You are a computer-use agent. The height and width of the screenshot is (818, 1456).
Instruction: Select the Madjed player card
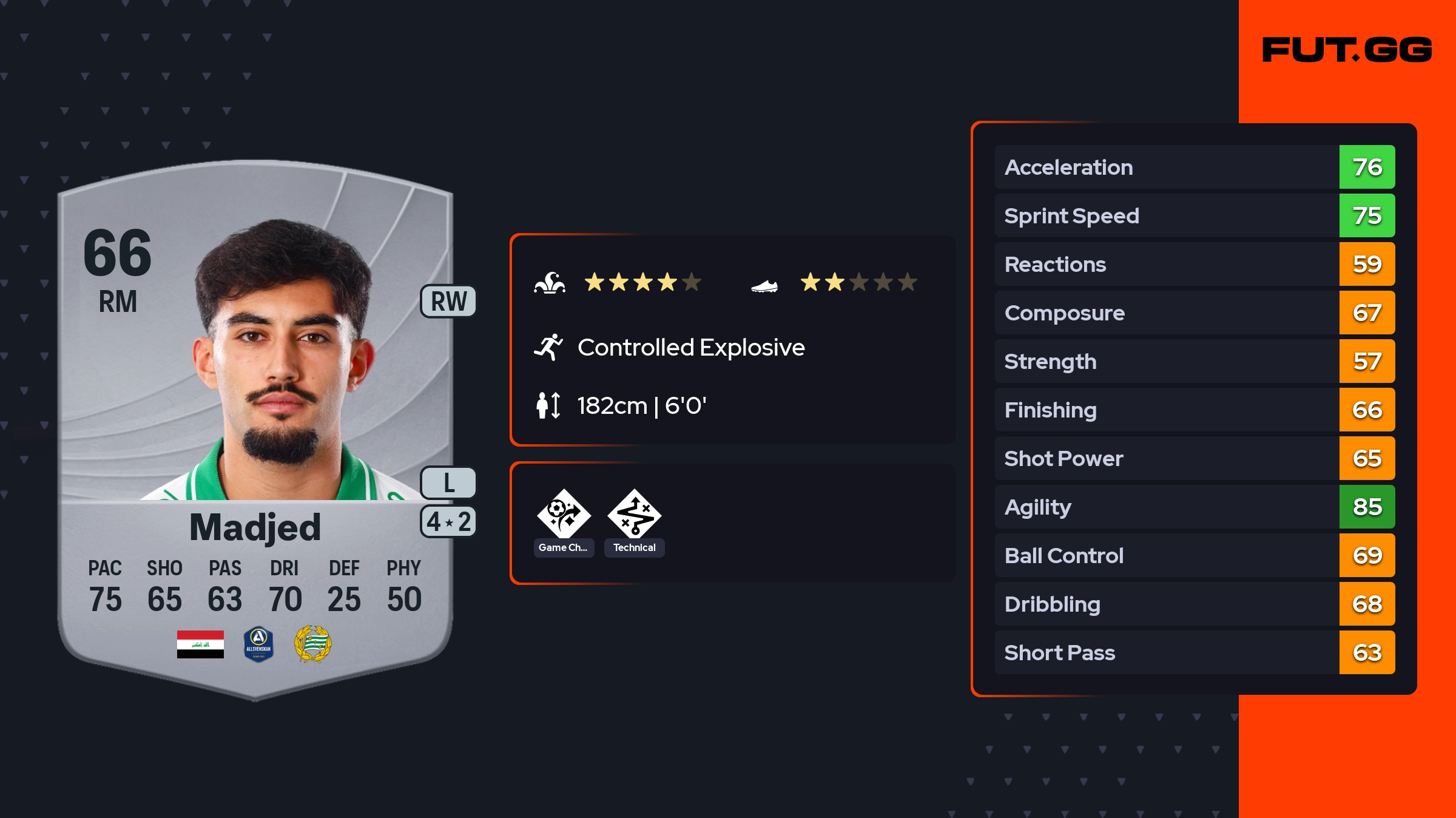255,425
